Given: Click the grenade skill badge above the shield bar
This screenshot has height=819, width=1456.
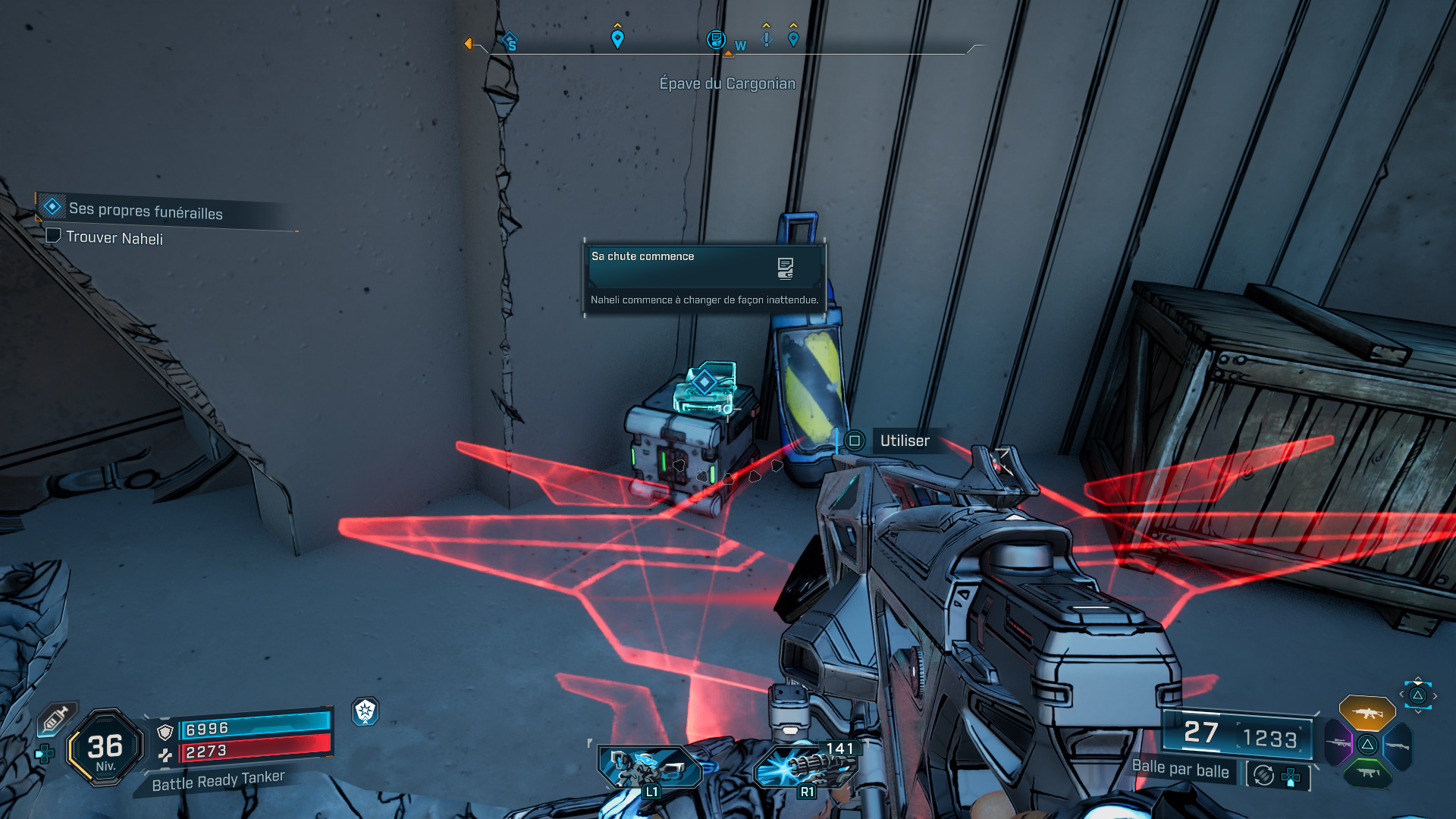Looking at the screenshot, I should click(367, 714).
